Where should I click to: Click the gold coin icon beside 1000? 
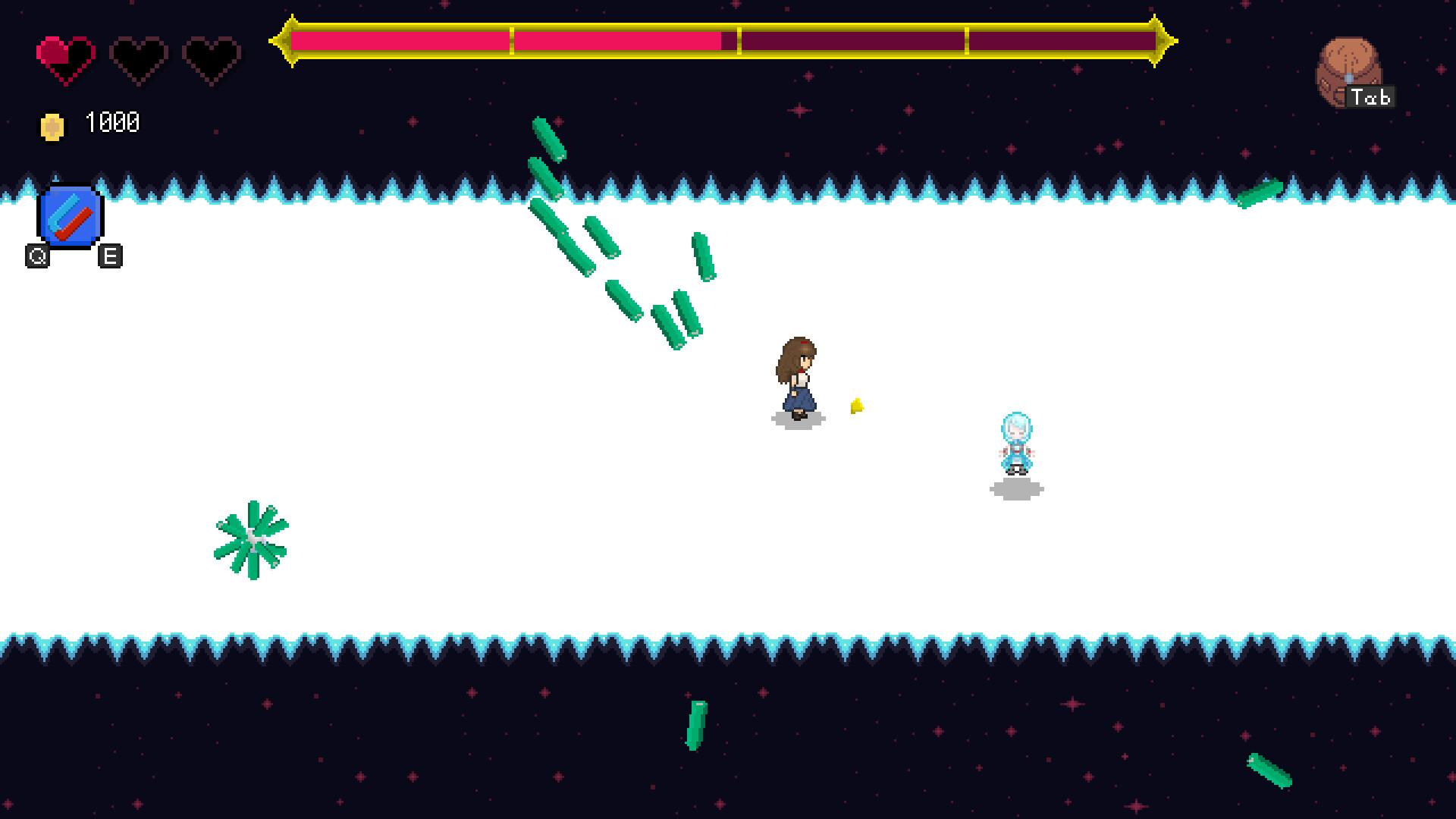pos(52,124)
